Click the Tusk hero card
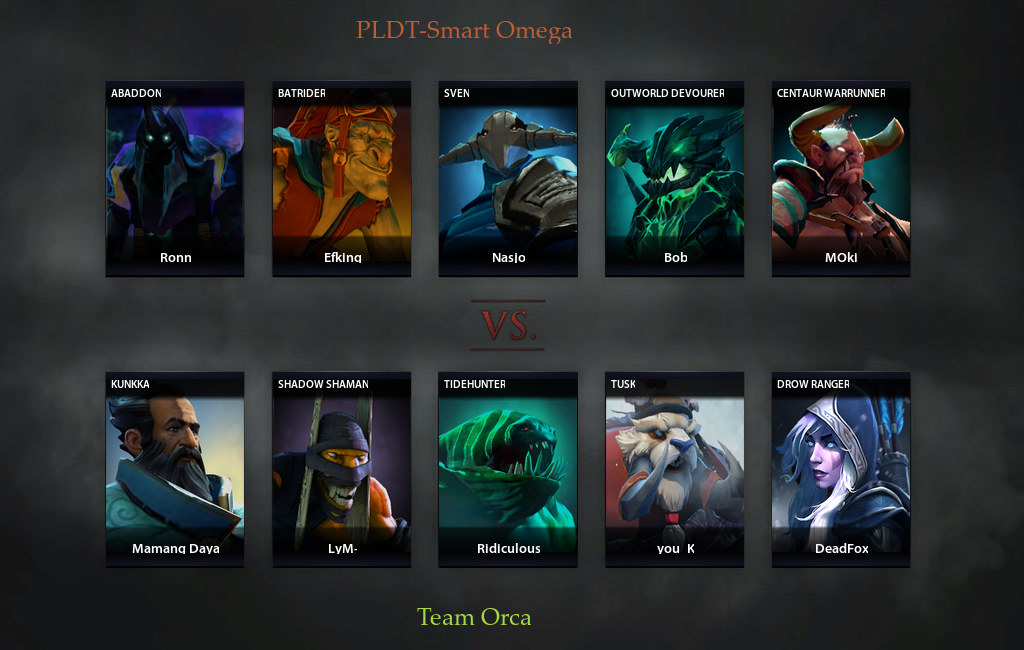The height and width of the screenshot is (650, 1024). click(x=675, y=469)
